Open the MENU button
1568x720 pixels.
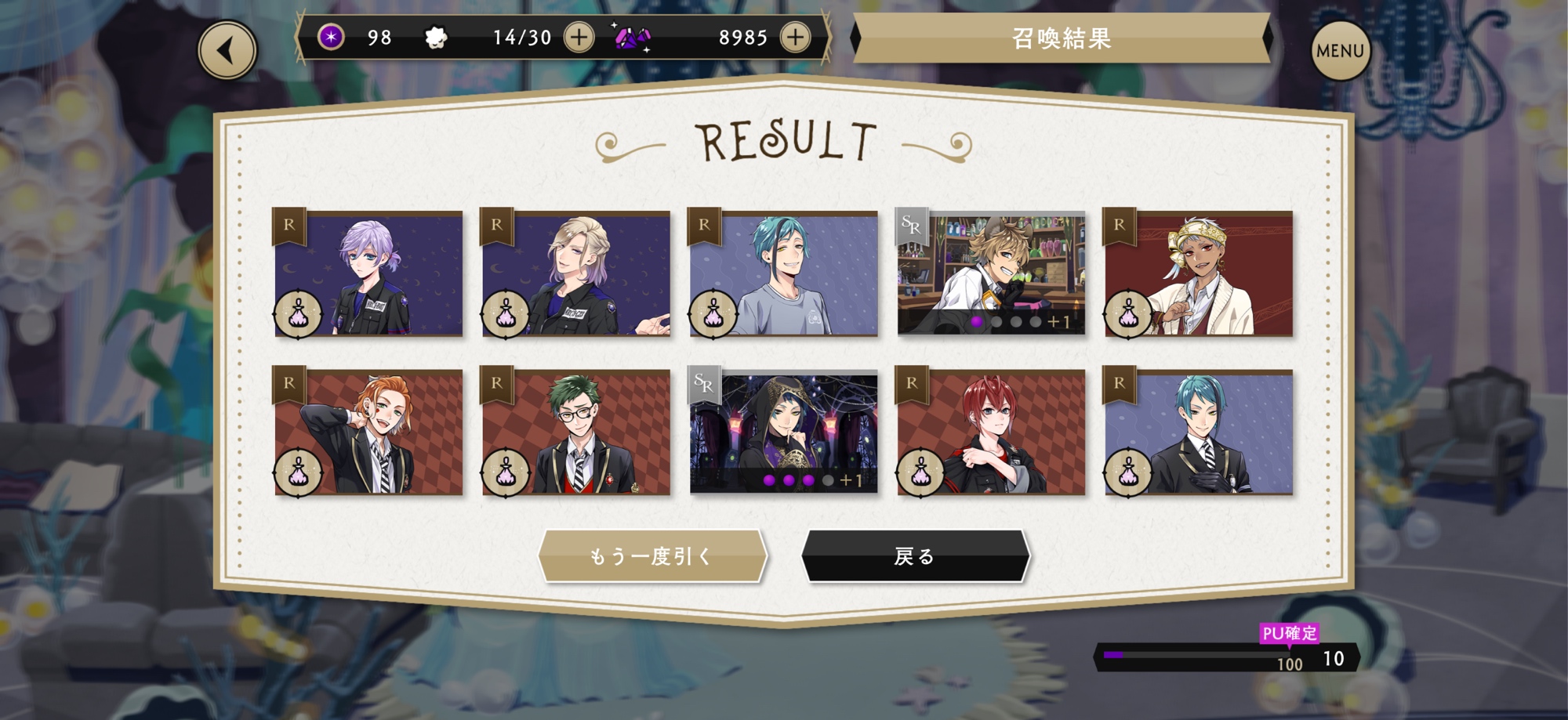1340,51
